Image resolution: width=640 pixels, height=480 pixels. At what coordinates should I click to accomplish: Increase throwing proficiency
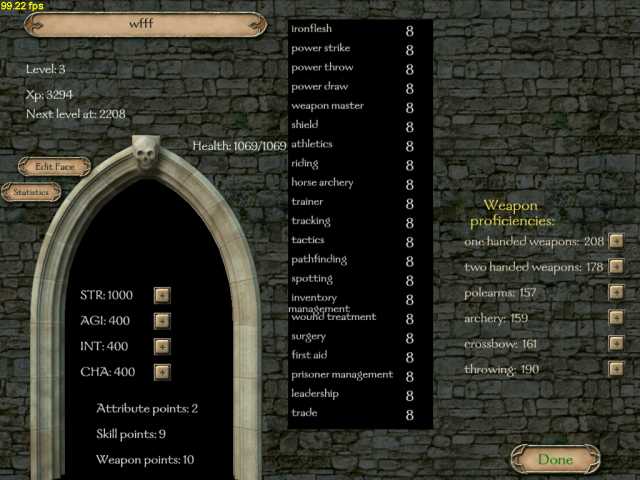(616, 369)
